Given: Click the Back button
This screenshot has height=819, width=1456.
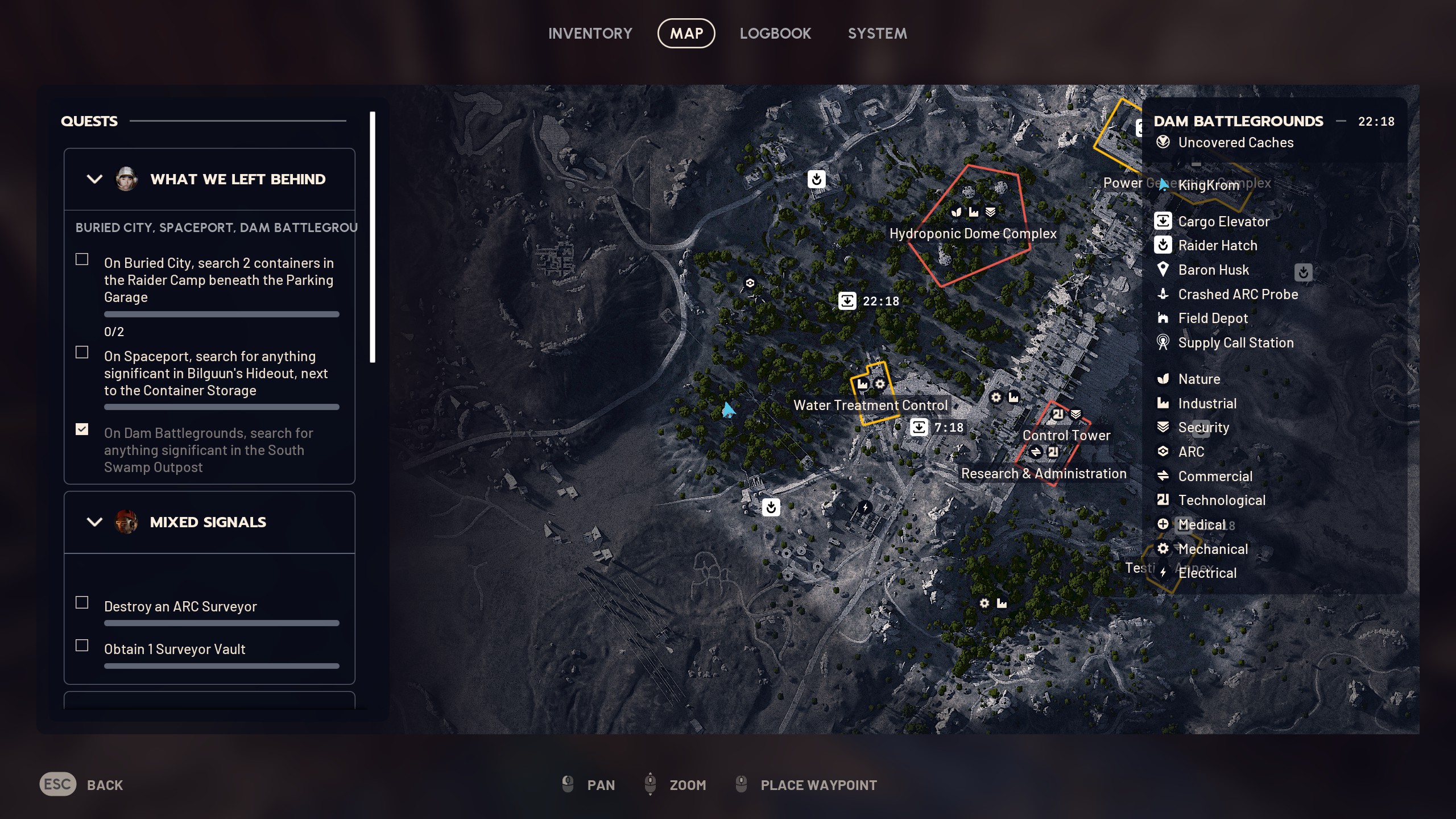Looking at the screenshot, I should (81, 785).
